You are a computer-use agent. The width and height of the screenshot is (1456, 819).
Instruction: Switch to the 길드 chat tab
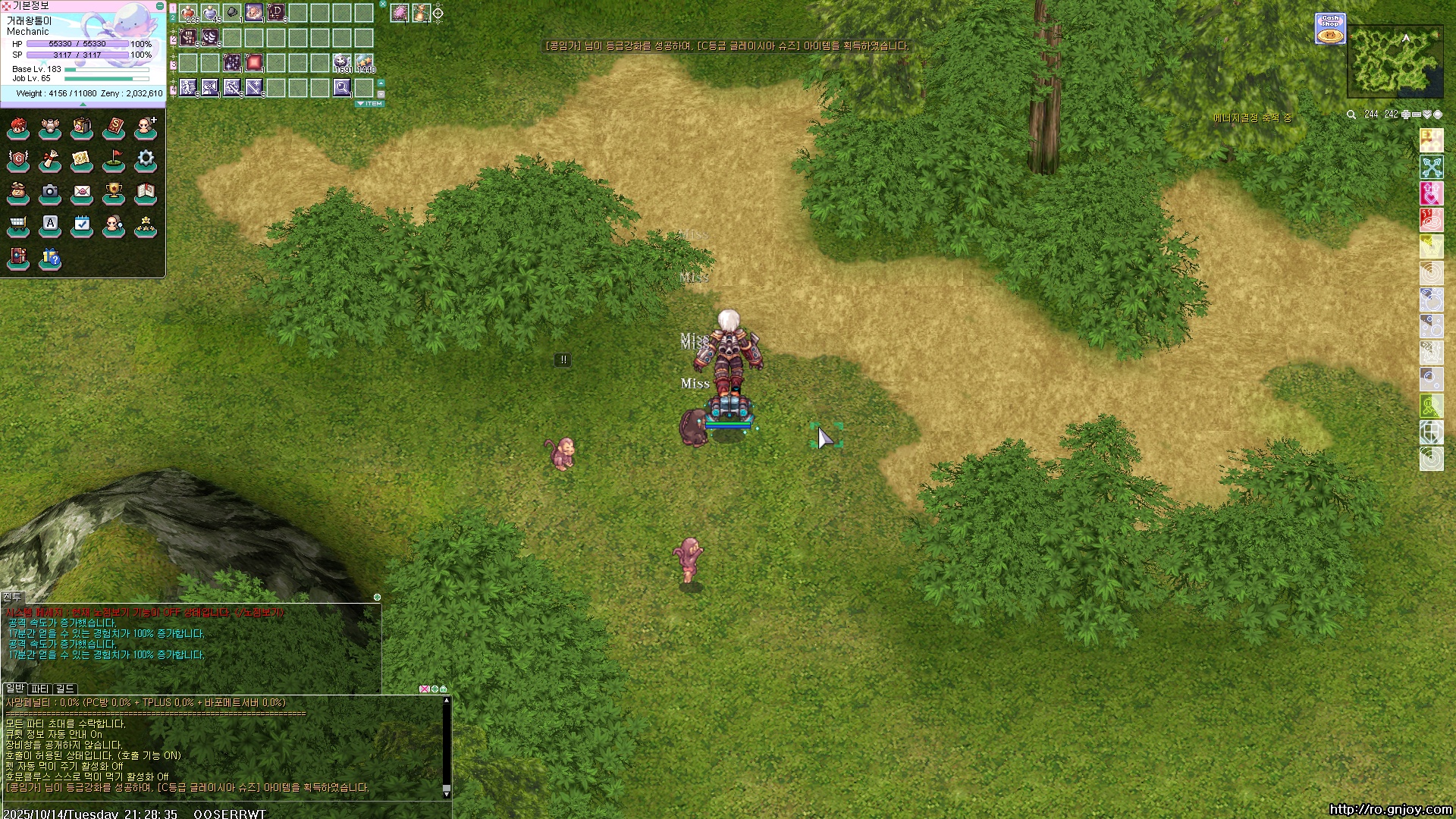coord(65,689)
